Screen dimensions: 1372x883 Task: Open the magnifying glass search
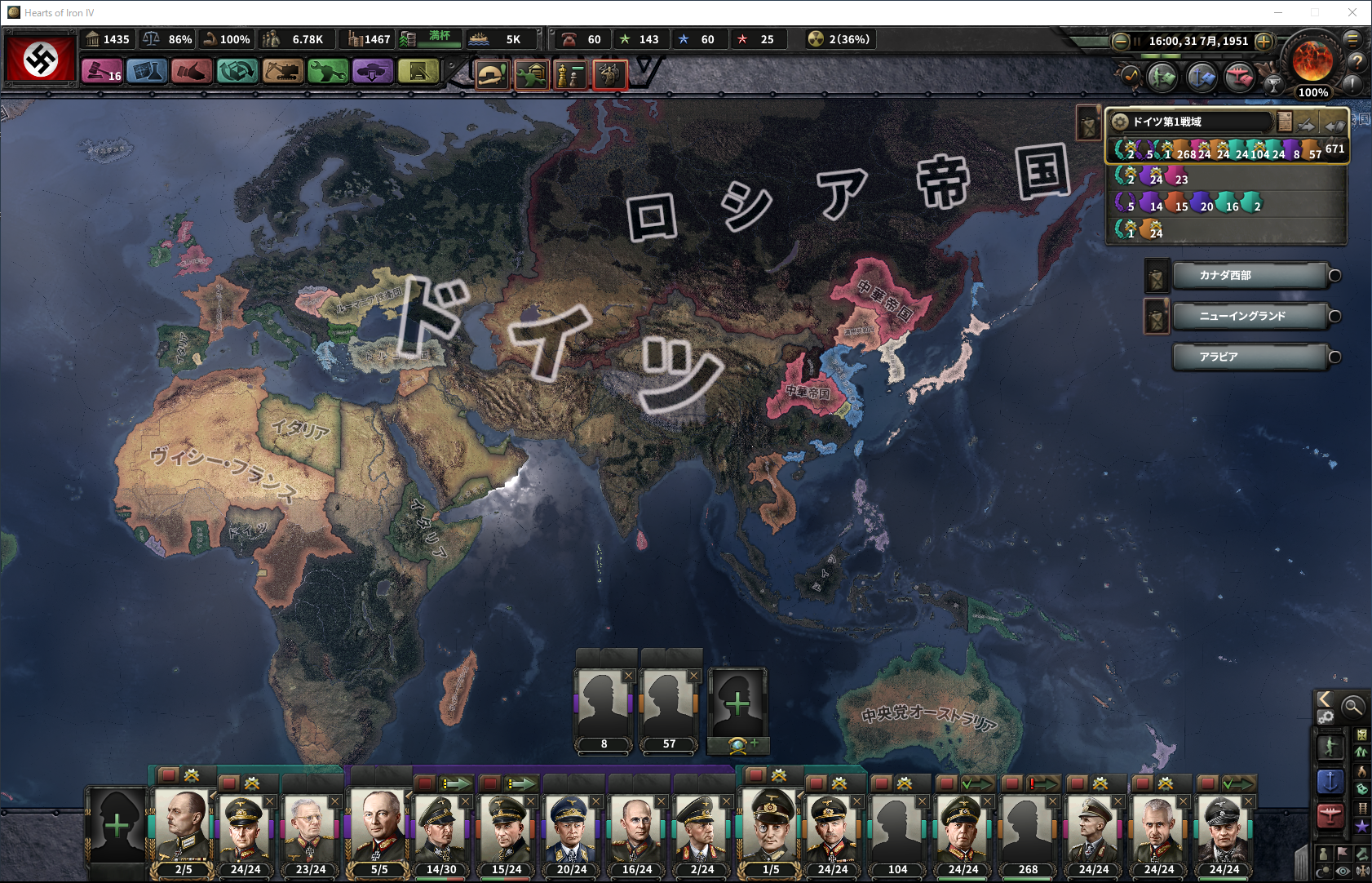pyautogui.click(x=1352, y=707)
